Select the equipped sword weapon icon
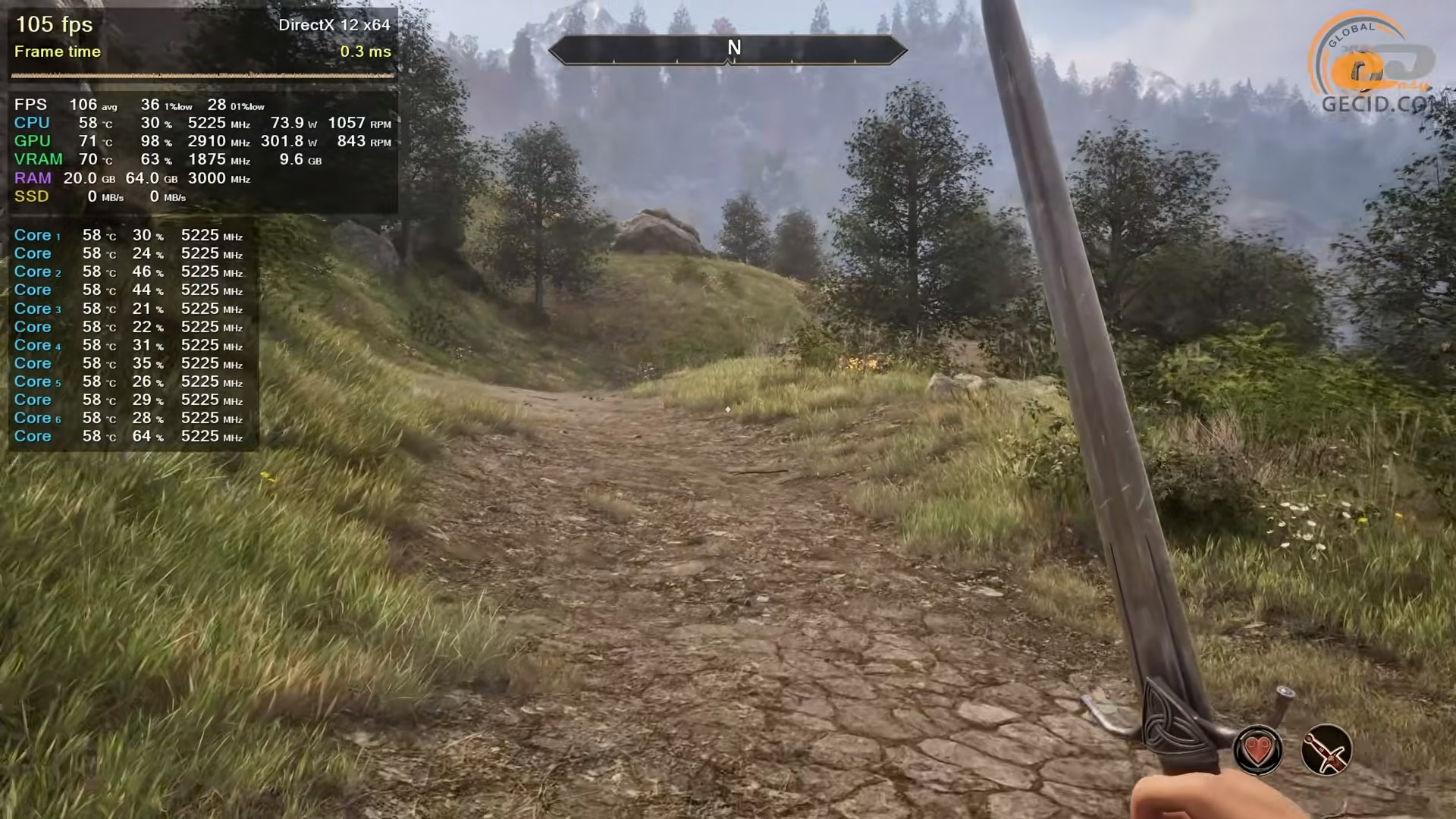Image resolution: width=1456 pixels, height=819 pixels. (1326, 751)
